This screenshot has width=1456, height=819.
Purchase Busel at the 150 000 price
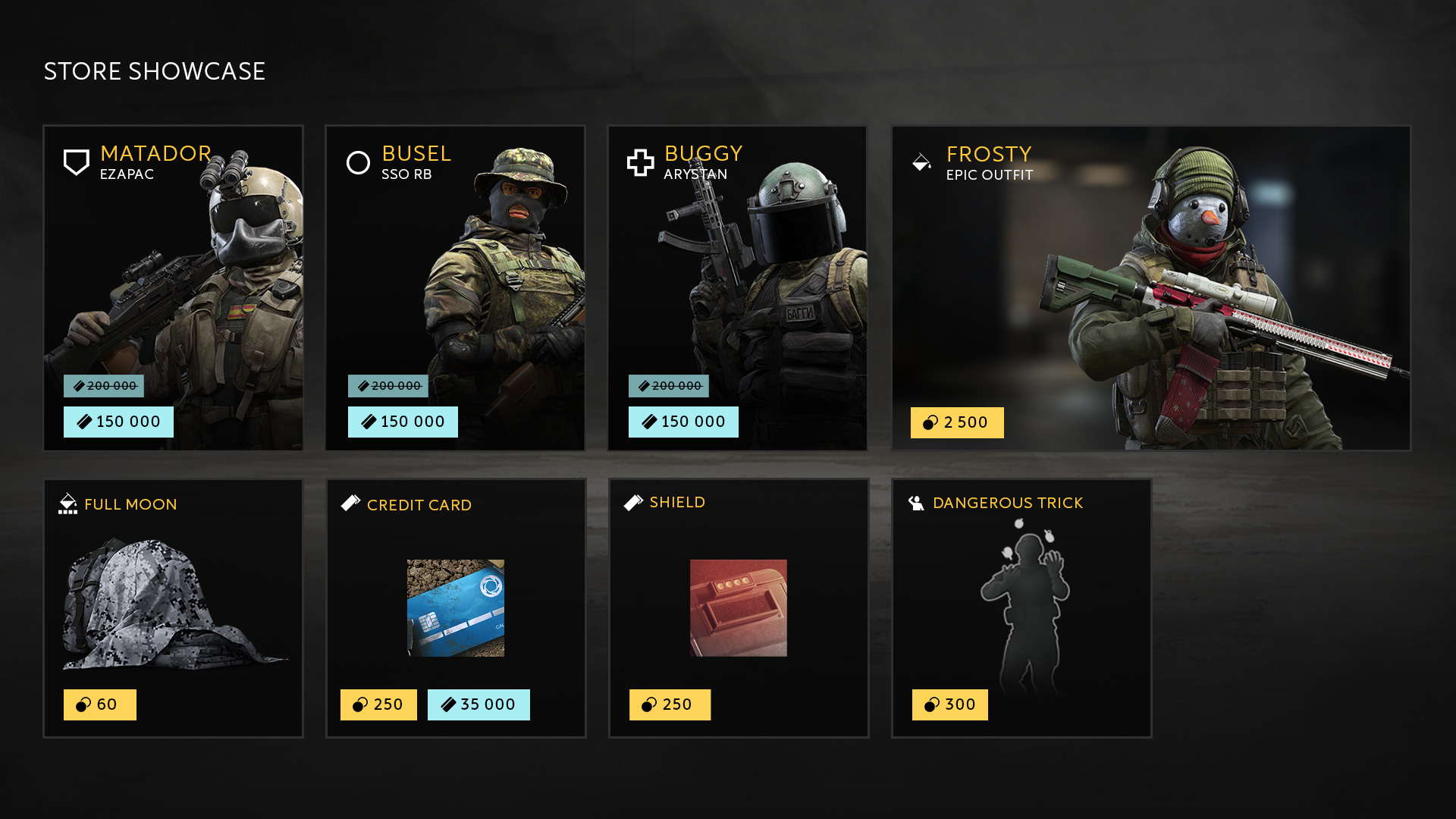click(x=403, y=422)
